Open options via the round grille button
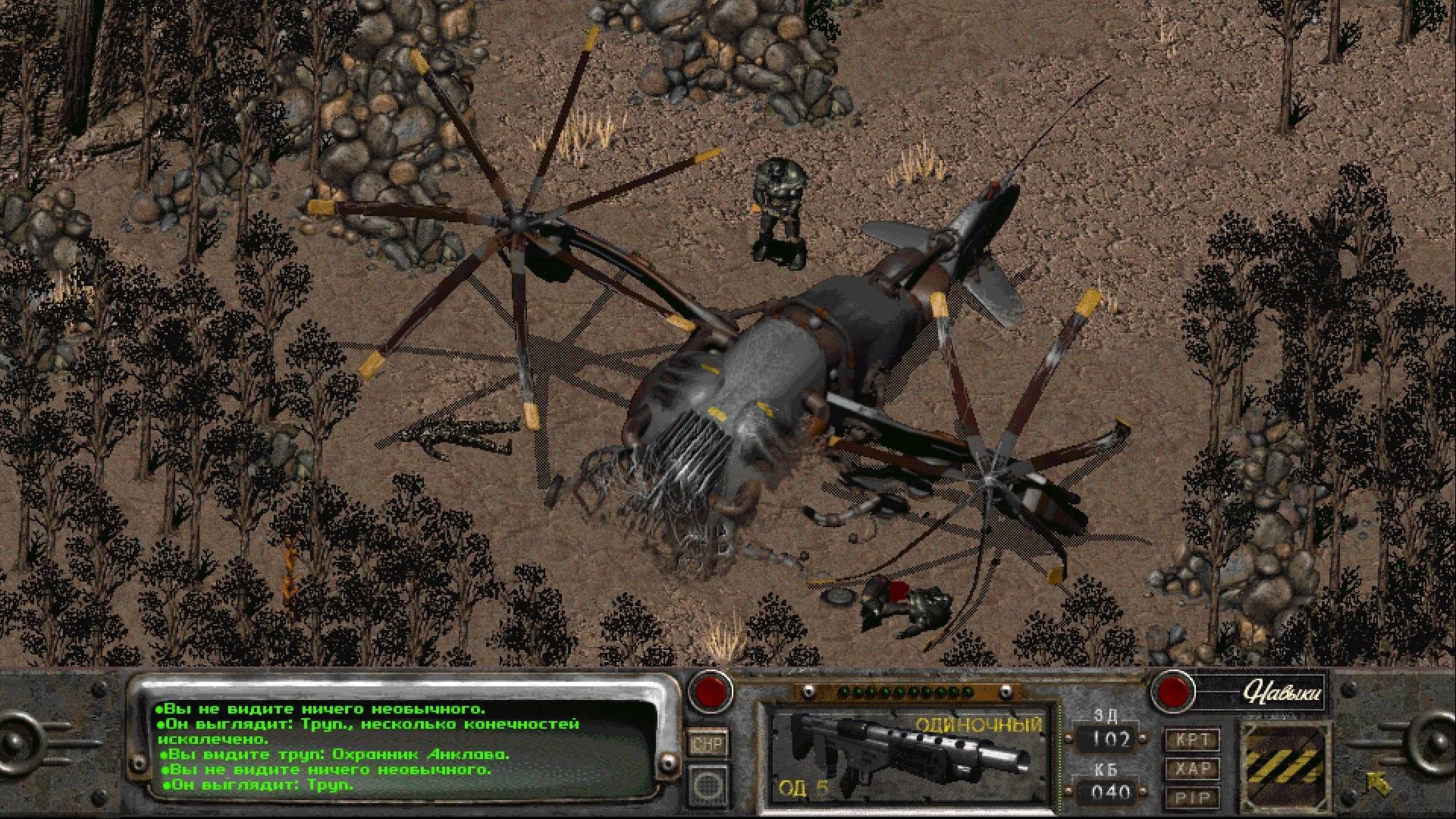 [708, 784]
